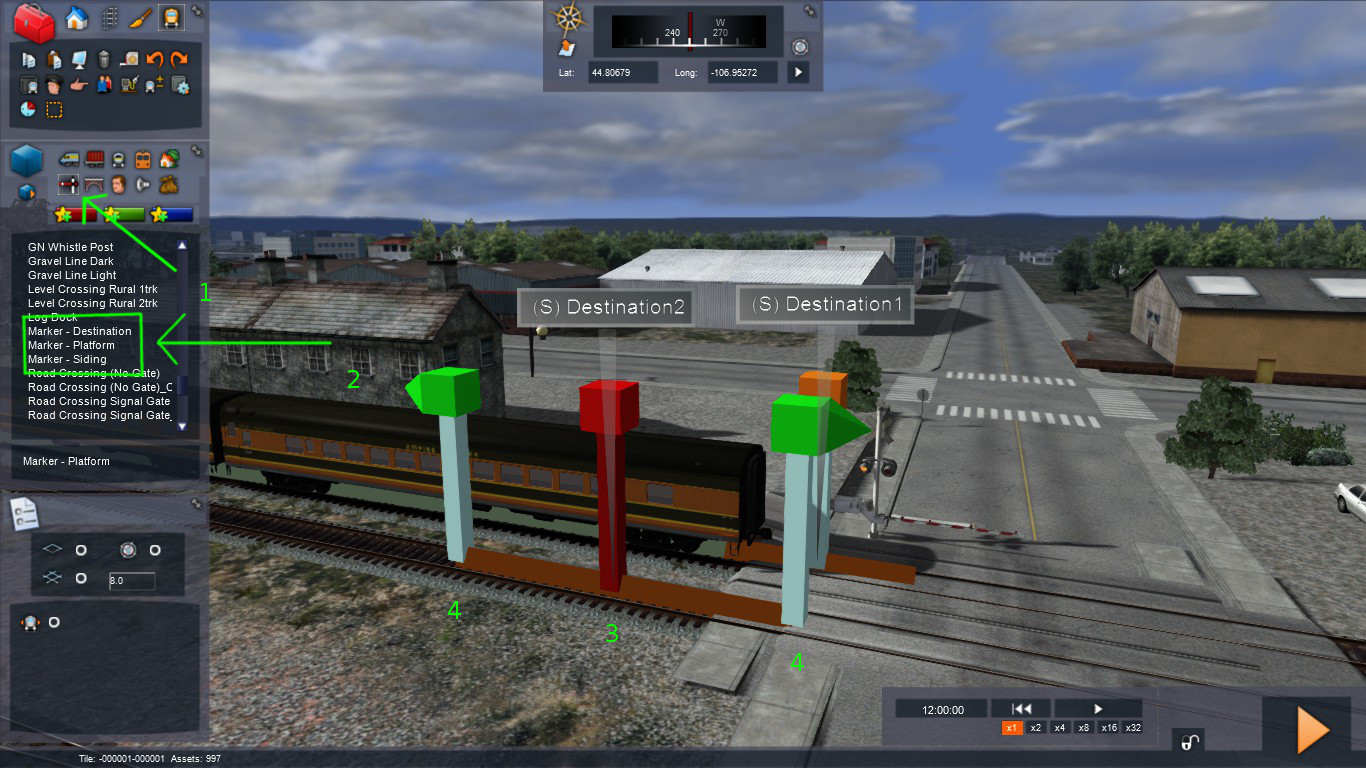The image size is (1366, 768).
Task: Redo with the right orange arrow
Action: (x=179, y=60)
